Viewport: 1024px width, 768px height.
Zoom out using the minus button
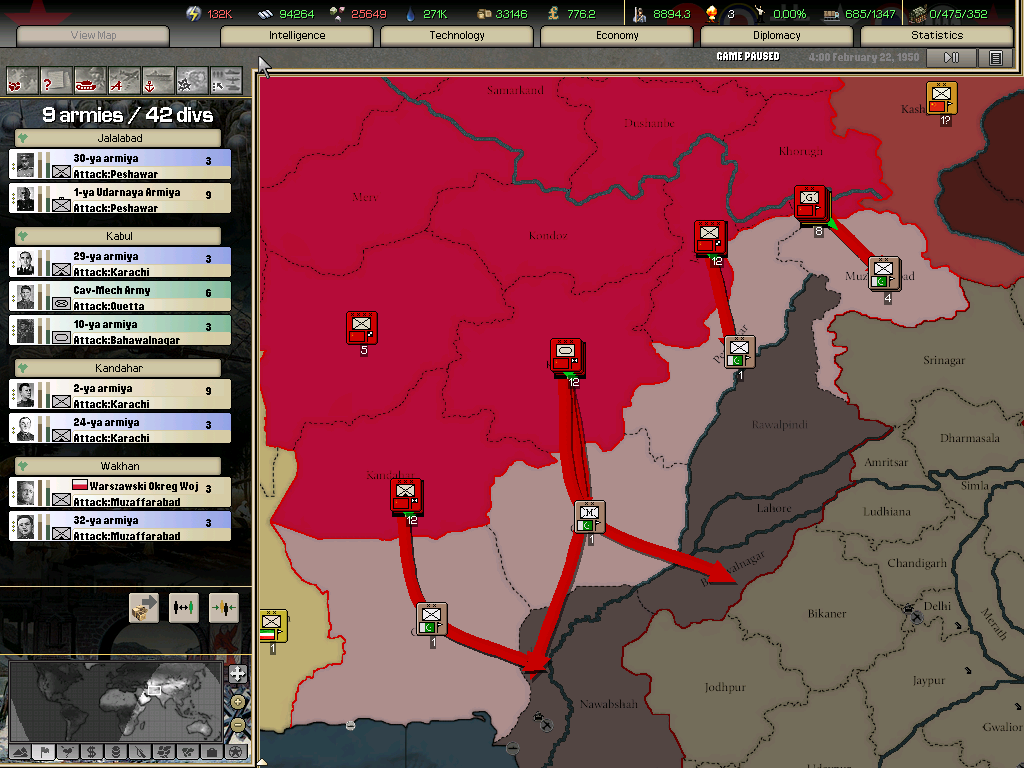click(x=238, y=725)
